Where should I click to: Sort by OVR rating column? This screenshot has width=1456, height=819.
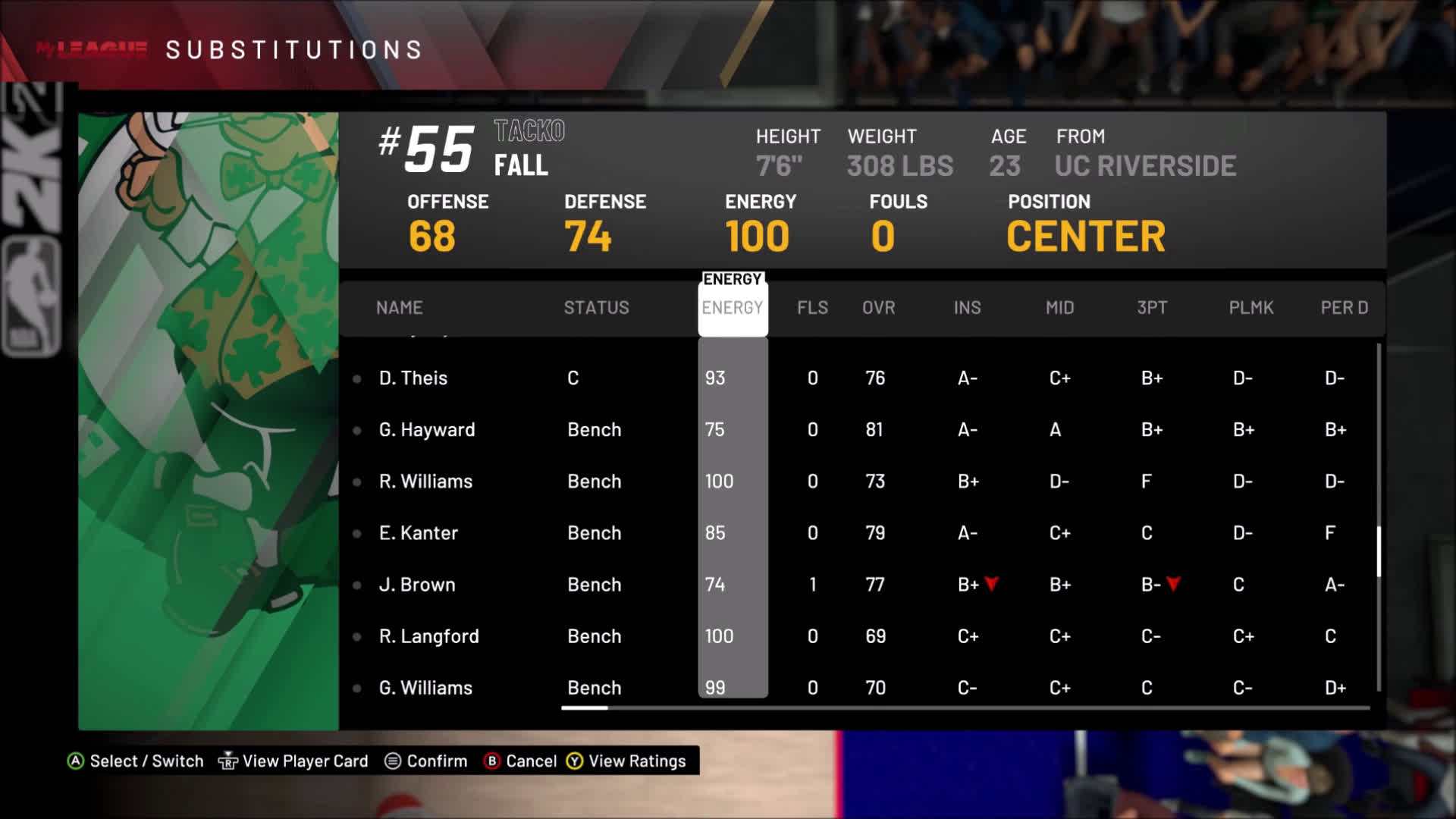[878, 307]
